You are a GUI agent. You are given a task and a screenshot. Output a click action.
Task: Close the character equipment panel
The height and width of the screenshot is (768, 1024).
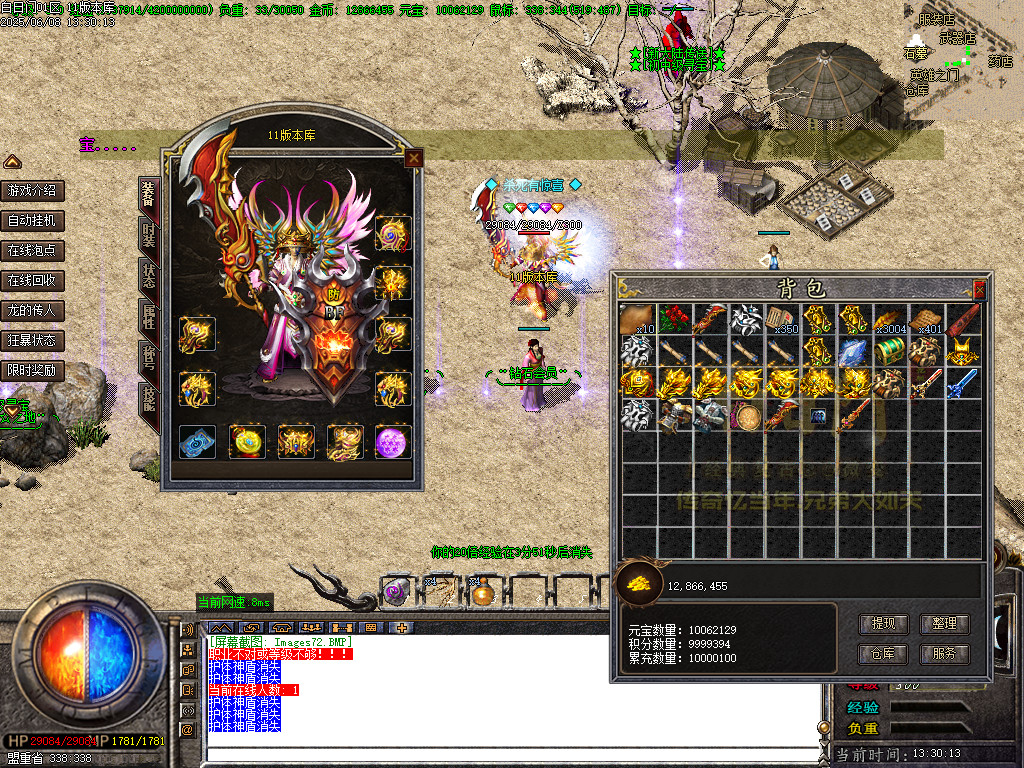pos(413,158)
